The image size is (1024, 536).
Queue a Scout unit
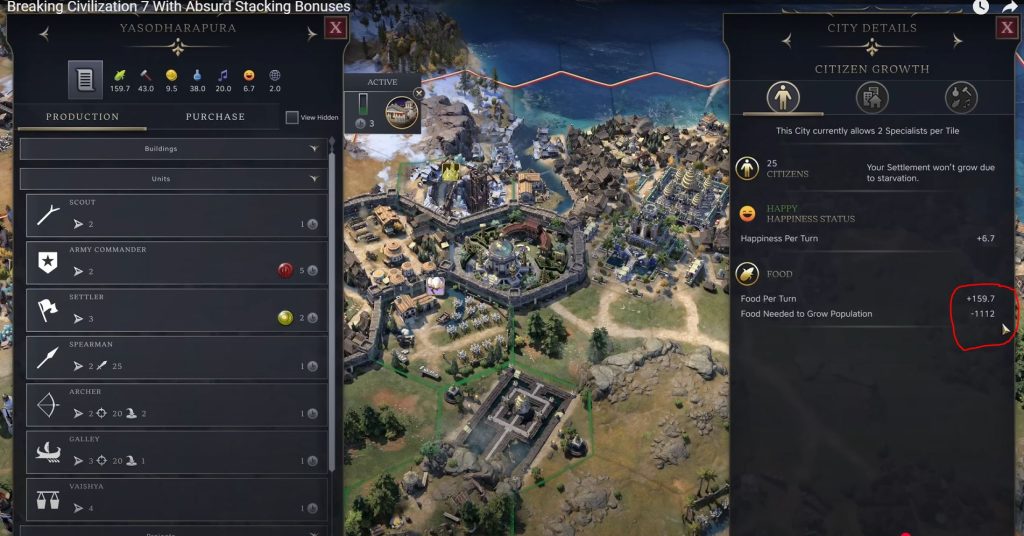(x=176, y=215)
